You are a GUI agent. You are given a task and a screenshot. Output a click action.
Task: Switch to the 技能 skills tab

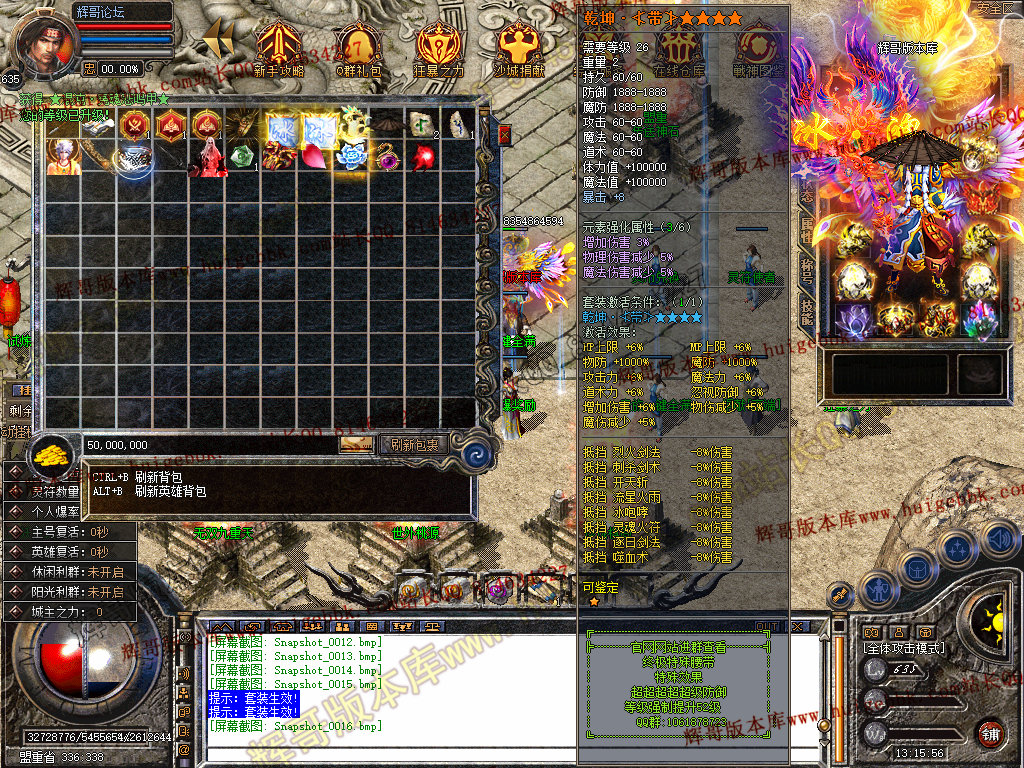806,308
